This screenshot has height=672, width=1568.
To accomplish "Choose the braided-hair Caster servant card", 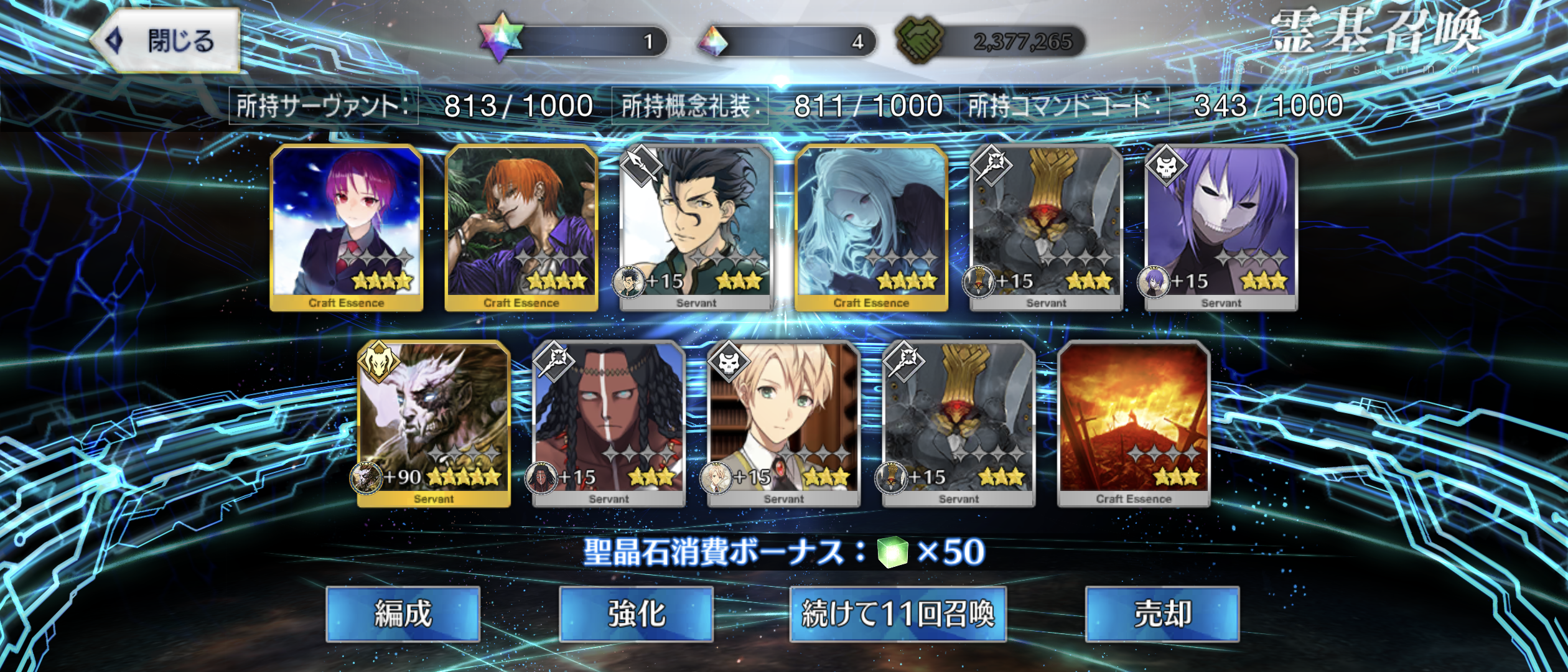I will click(609, 424).
